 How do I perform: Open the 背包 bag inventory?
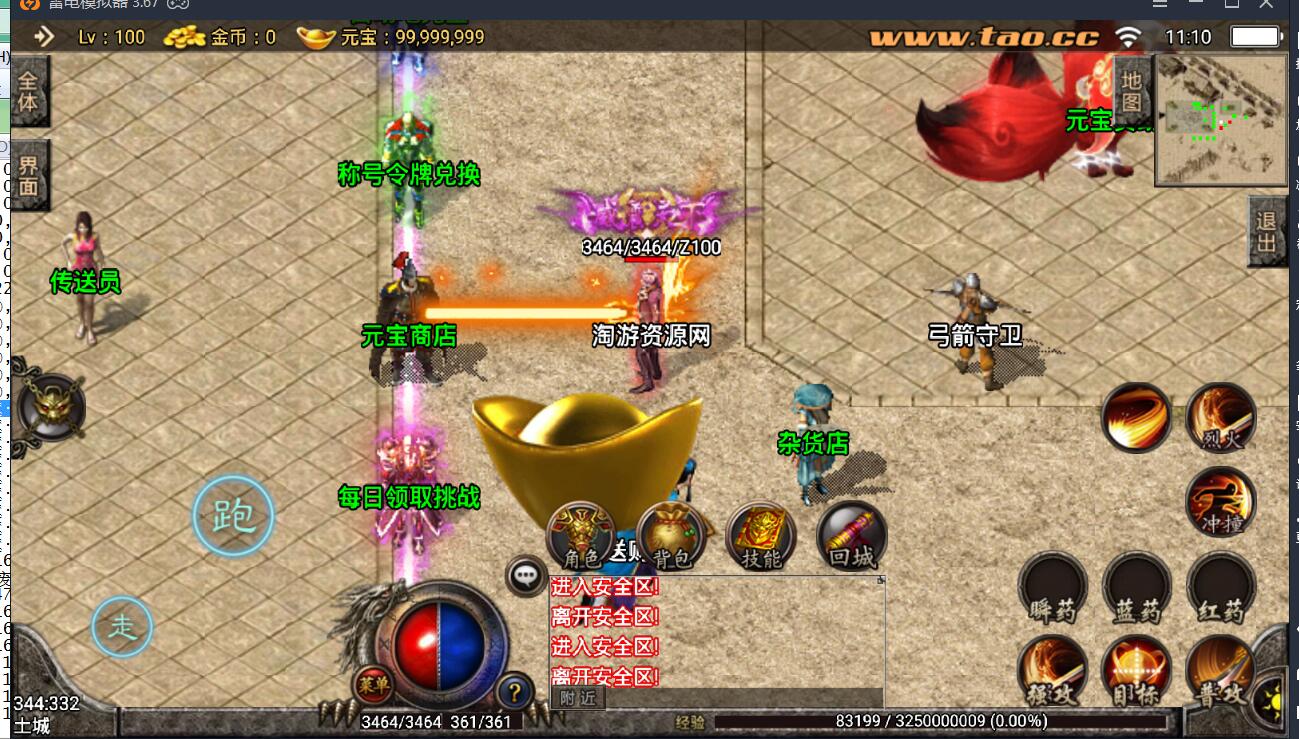[671, 536]
